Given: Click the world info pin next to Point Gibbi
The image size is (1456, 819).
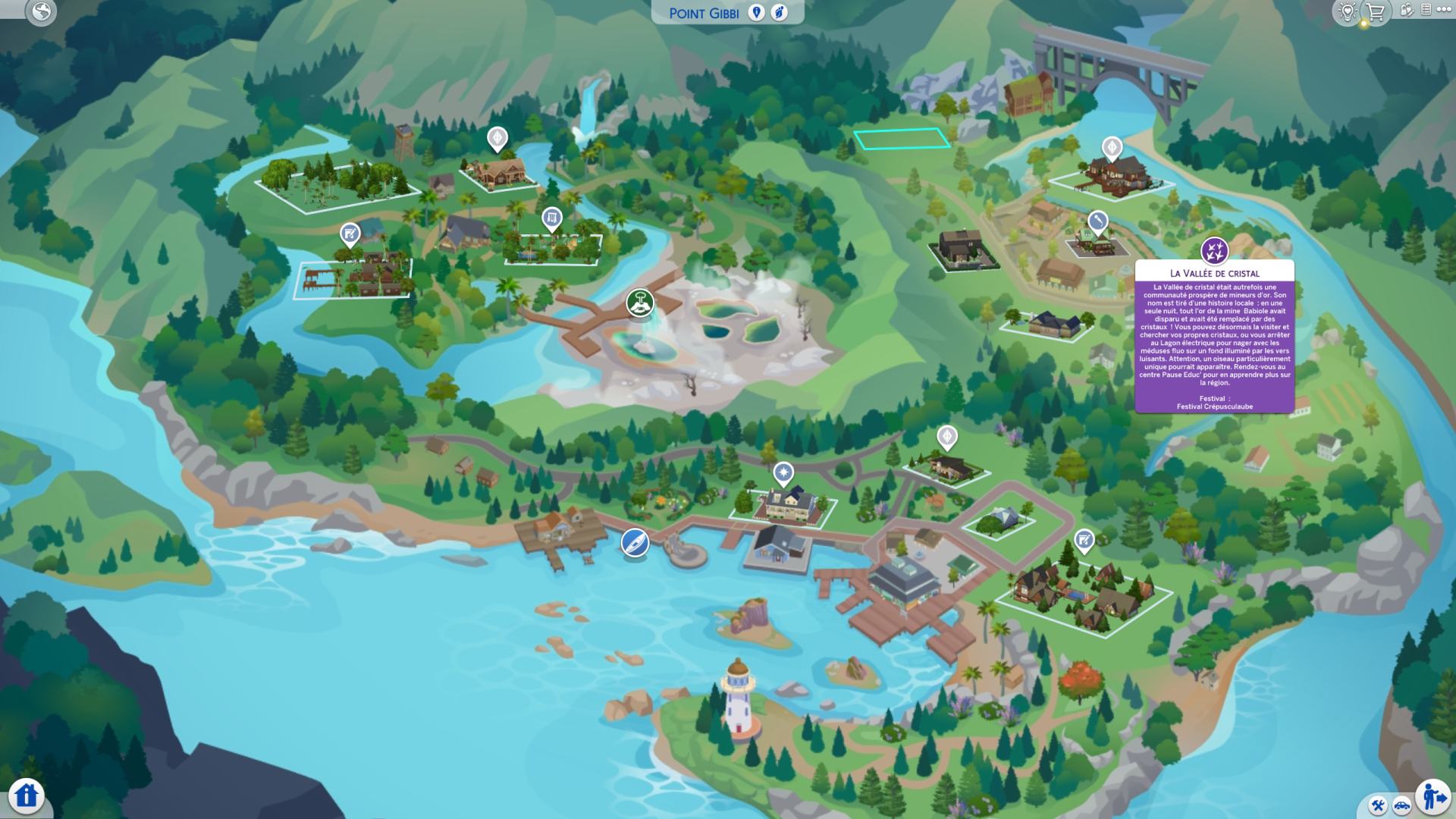Looking at the screenshot, I should [x=756, y=12].
